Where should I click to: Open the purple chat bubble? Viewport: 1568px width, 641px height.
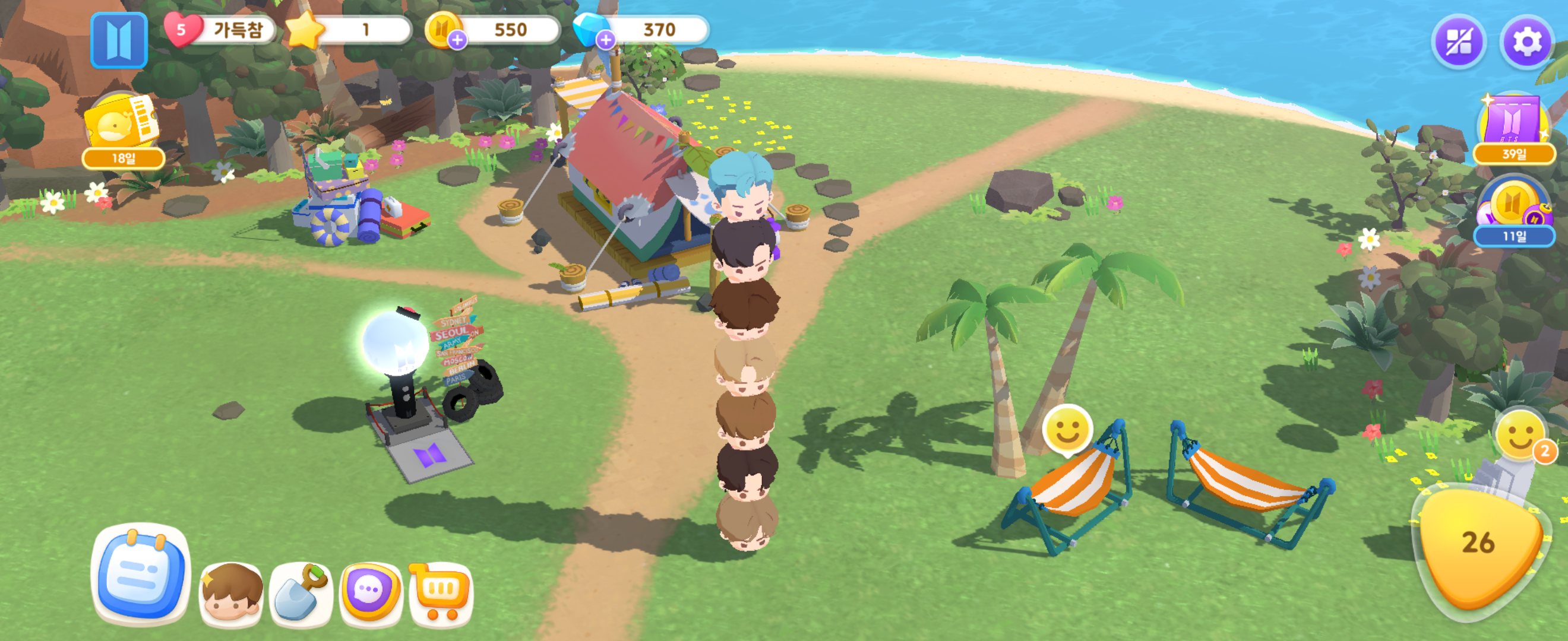pos(370,593)
